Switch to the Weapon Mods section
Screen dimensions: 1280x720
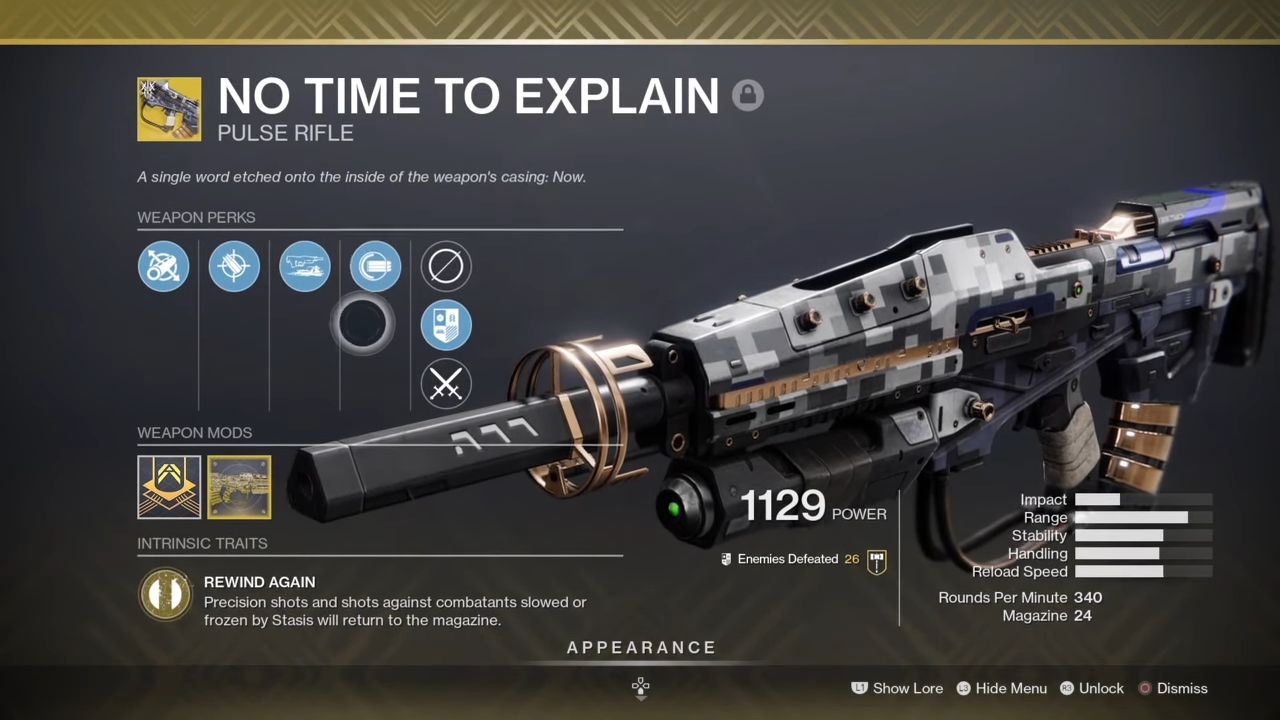click(x=194, y=432)
